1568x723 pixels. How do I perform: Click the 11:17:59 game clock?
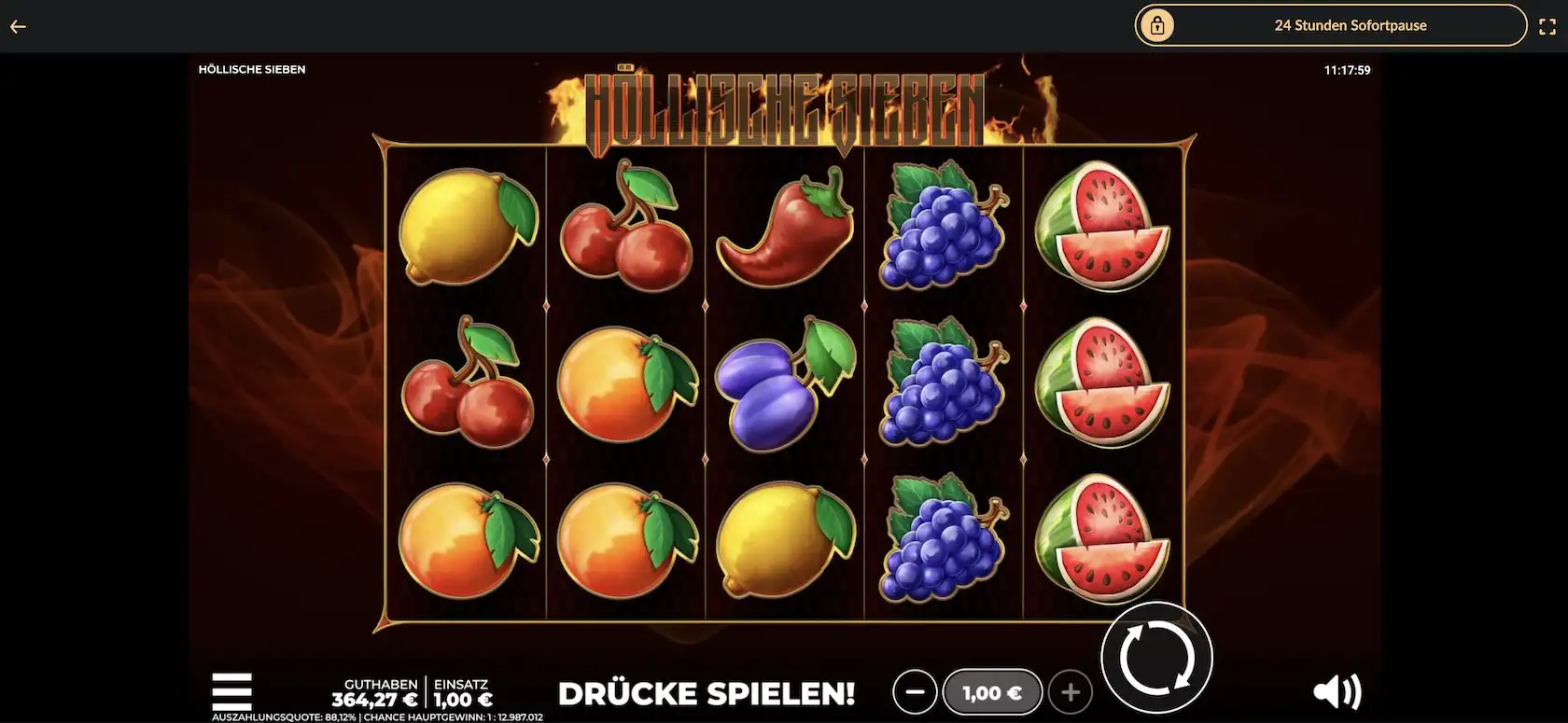pos(1348,68)
